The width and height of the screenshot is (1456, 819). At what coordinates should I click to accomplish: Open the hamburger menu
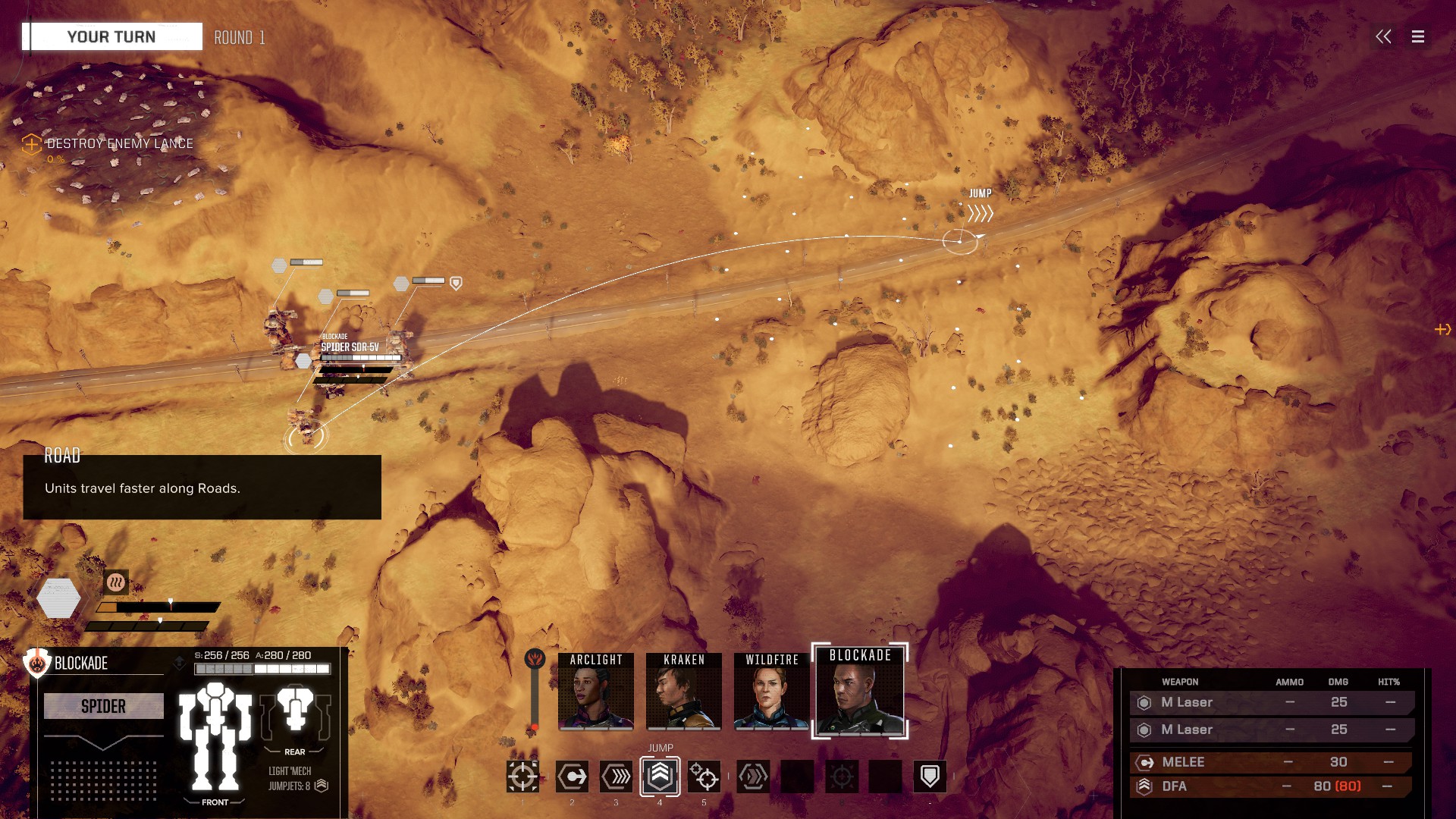[x=1417, y=36]
